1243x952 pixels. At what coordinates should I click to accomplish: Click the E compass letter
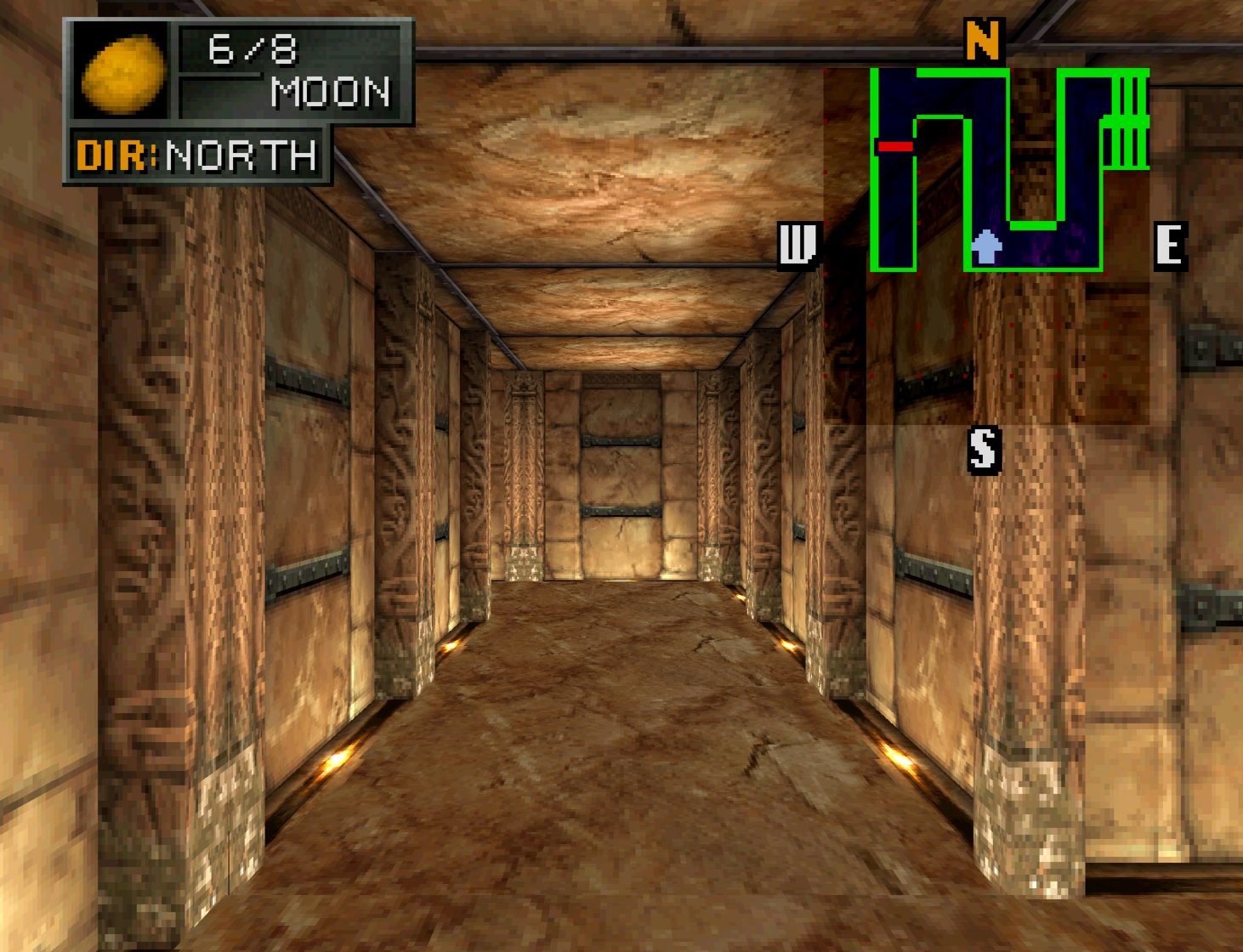tap(1170, 246)
